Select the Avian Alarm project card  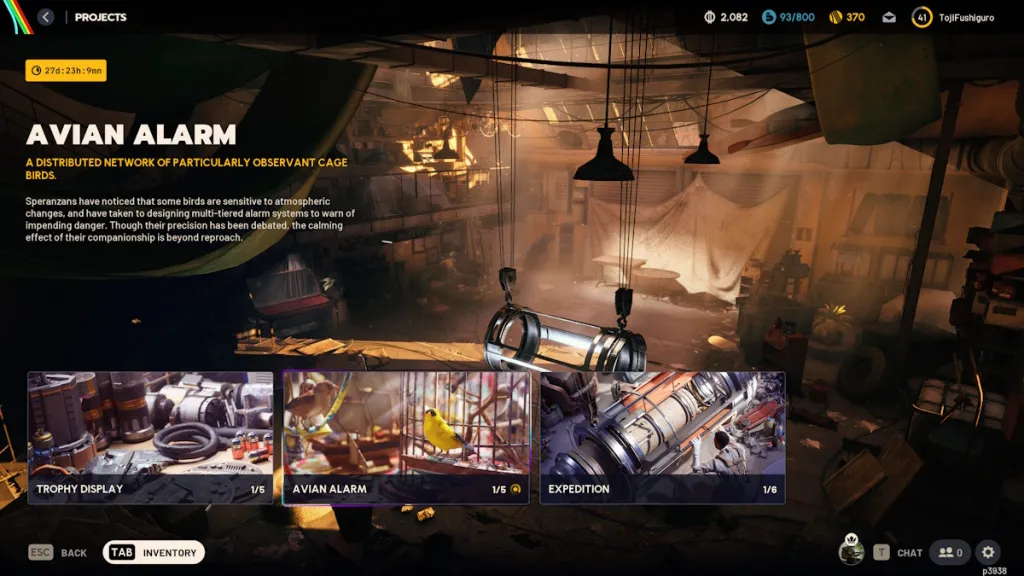[x=406, y=438]
